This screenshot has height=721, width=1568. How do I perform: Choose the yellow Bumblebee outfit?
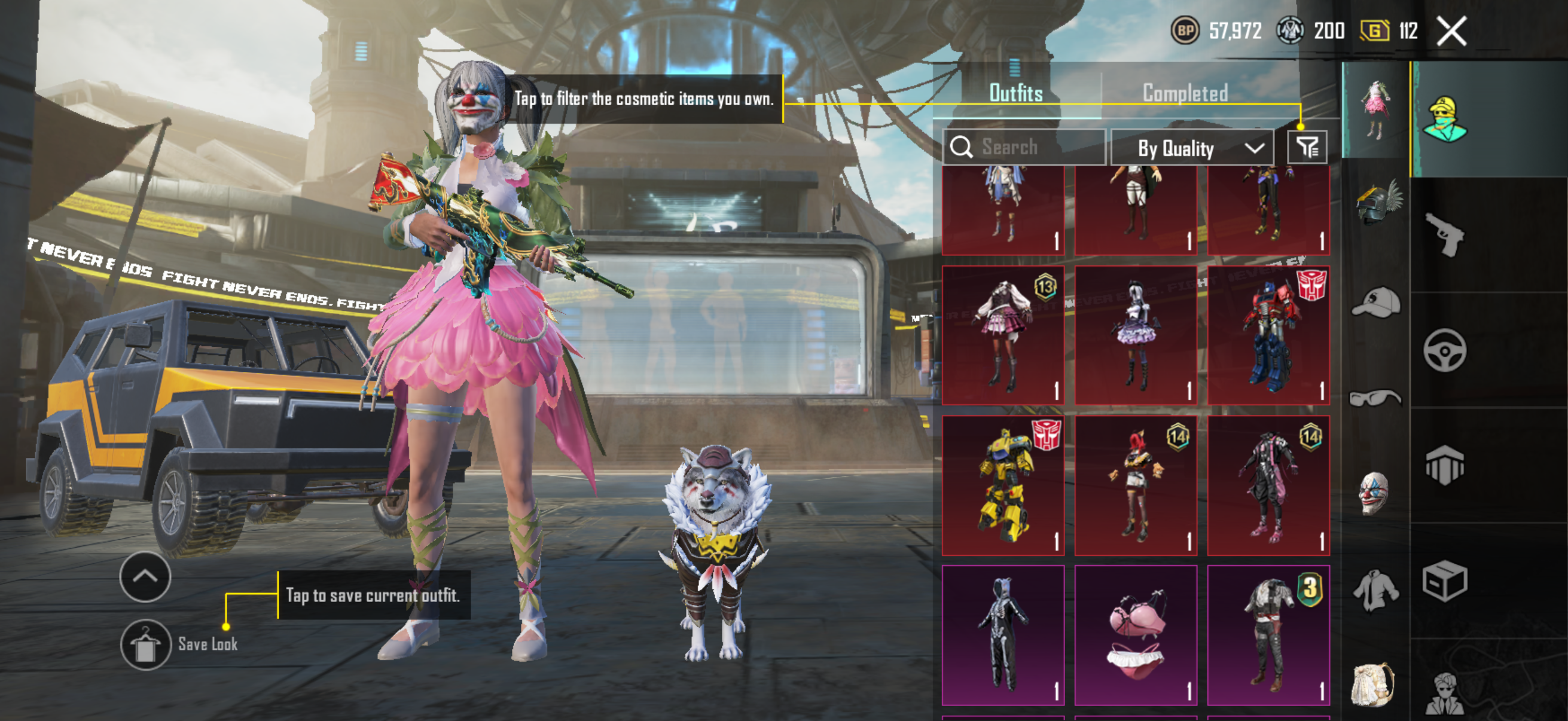pos(1002,485)
